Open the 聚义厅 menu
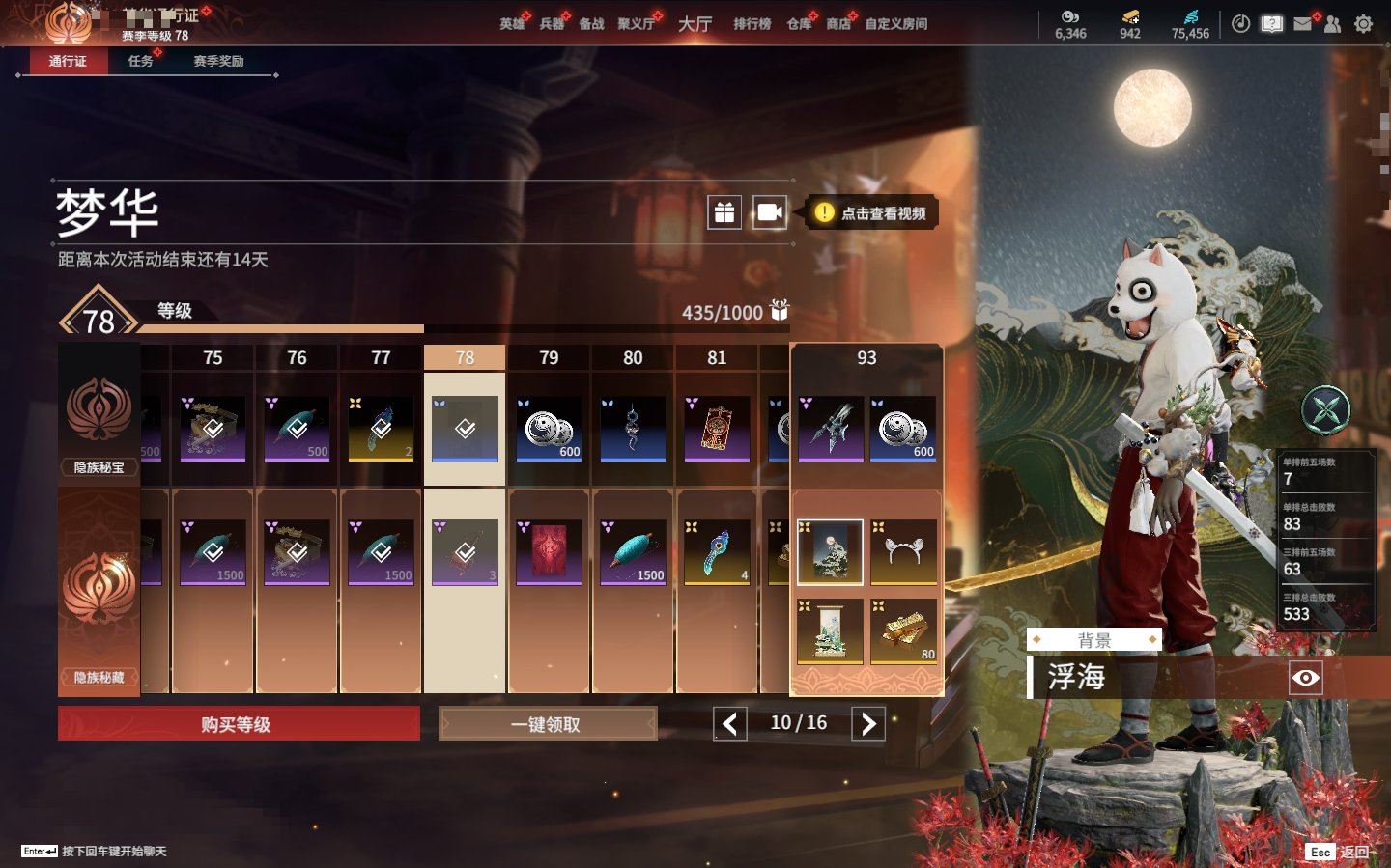 (636, 24)
